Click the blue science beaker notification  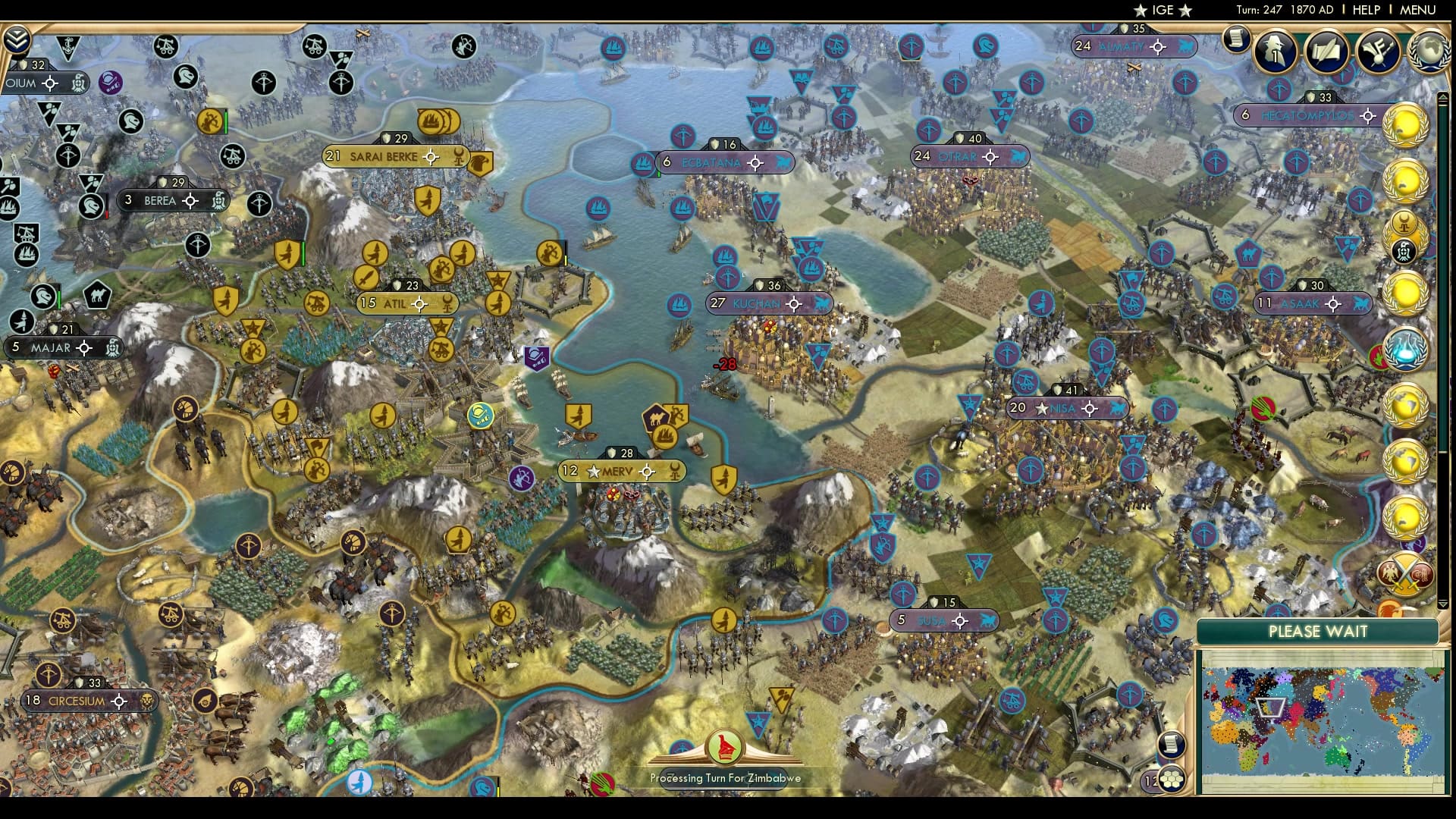tap(1406, 350)
